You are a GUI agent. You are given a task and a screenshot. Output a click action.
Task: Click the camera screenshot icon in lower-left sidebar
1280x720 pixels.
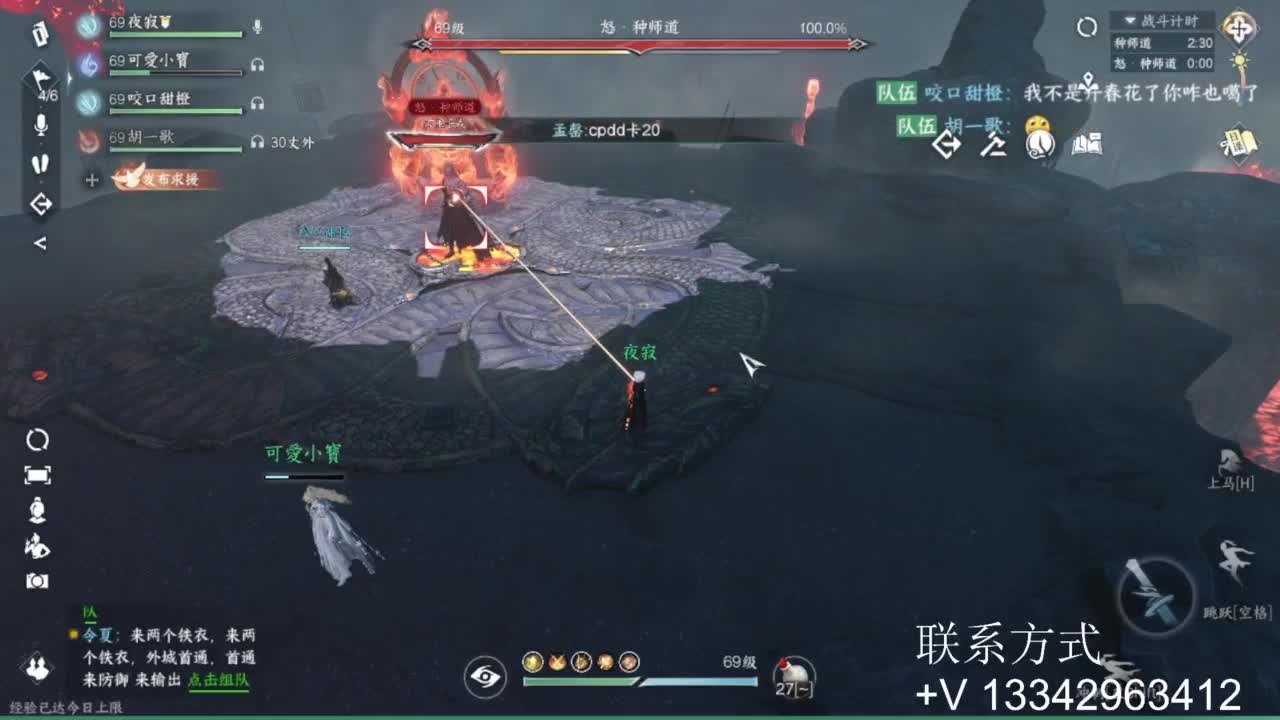point(35,578)
